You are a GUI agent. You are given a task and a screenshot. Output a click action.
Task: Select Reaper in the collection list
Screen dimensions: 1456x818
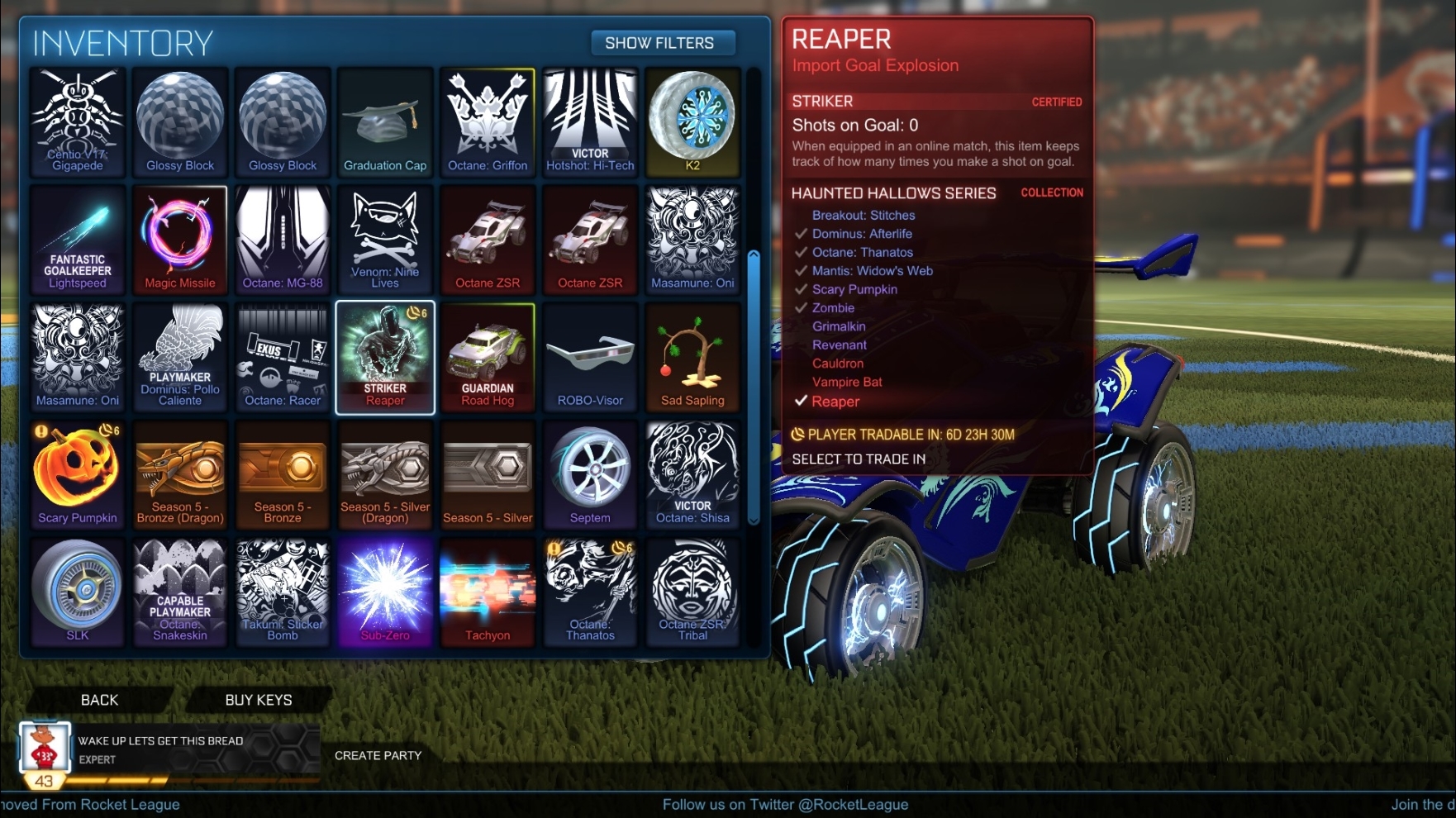(x=835, y=401)
